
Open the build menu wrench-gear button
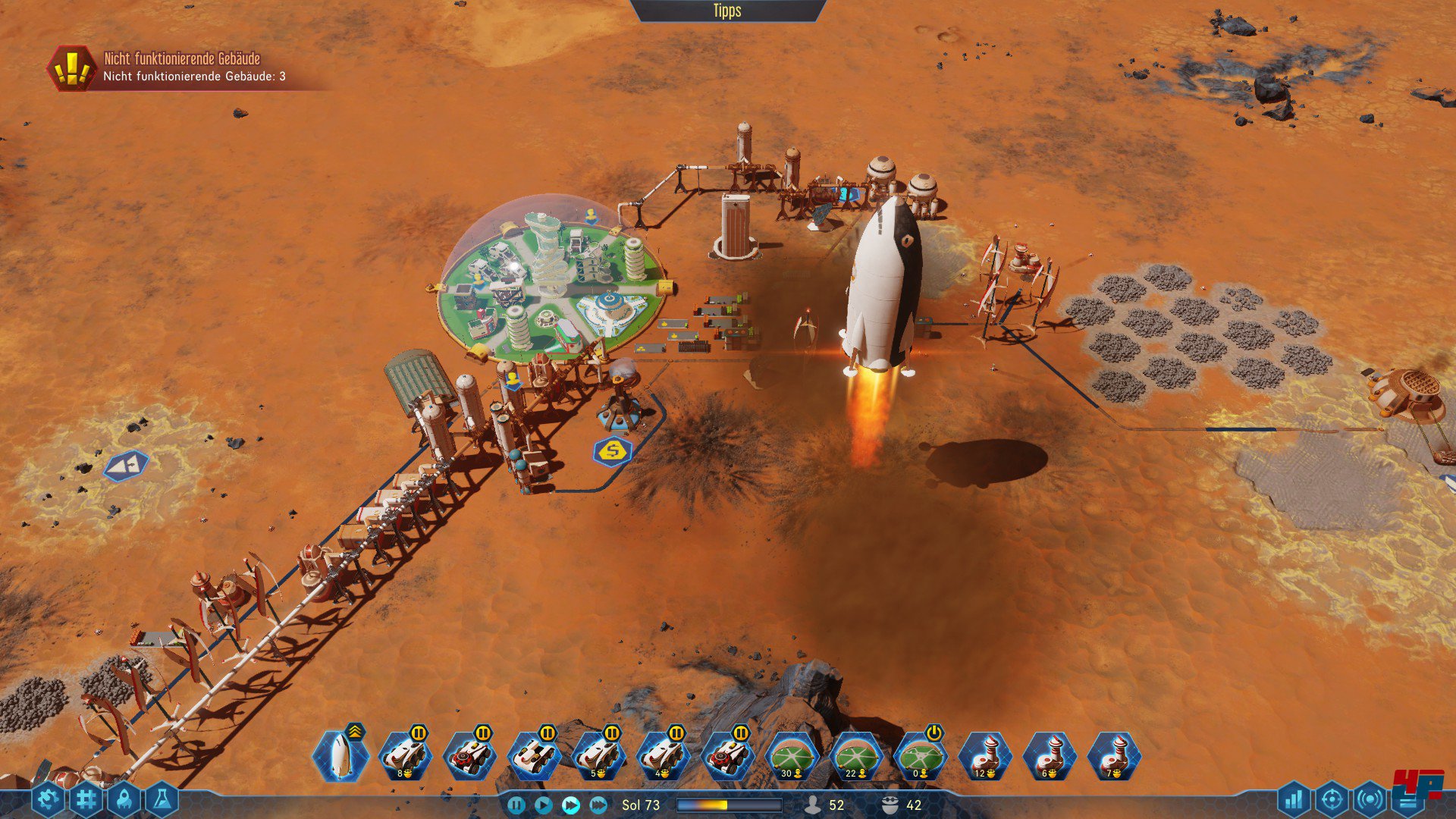pyautogui.click(x=48, y=799)
